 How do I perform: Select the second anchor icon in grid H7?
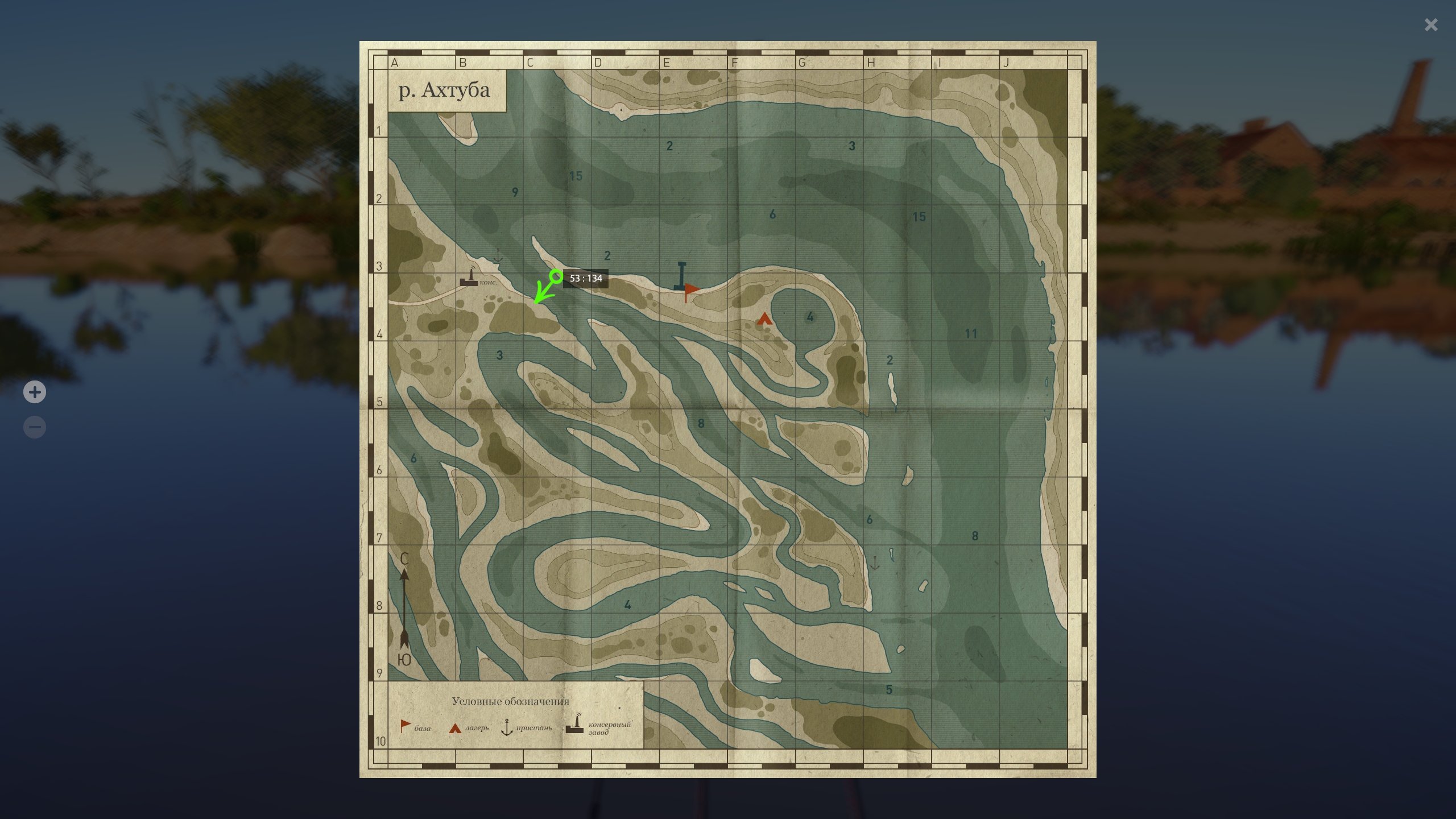click(874, 561)
